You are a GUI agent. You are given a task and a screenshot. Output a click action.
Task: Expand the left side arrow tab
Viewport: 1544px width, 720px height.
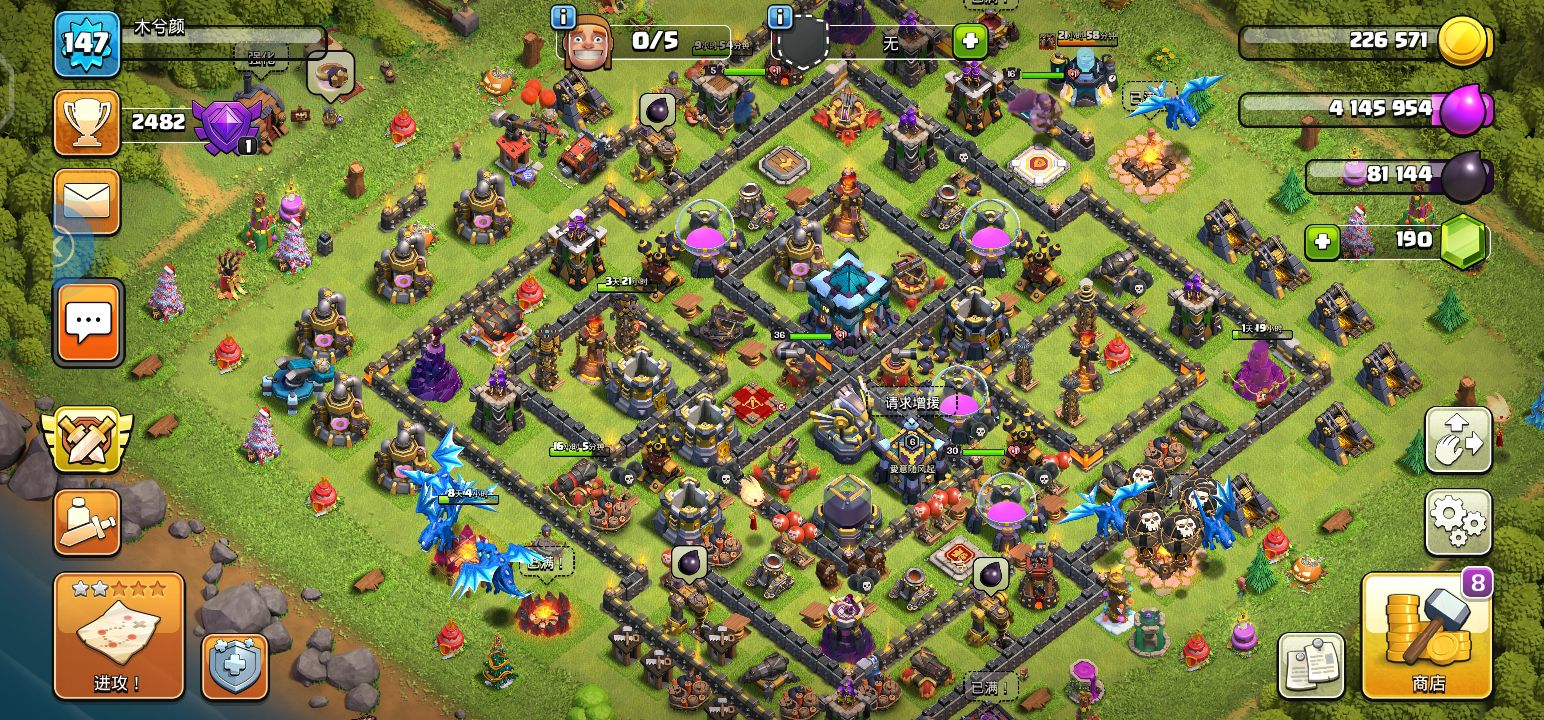[x=62, y=246]
